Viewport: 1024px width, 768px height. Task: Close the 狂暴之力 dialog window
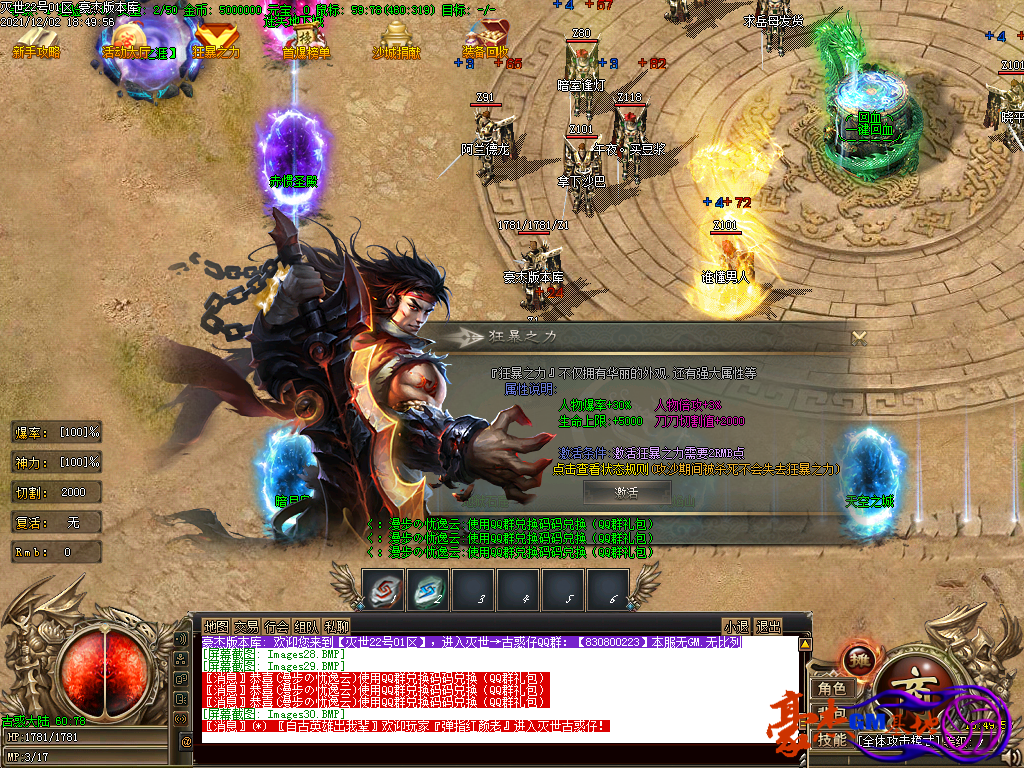[858, 337]
